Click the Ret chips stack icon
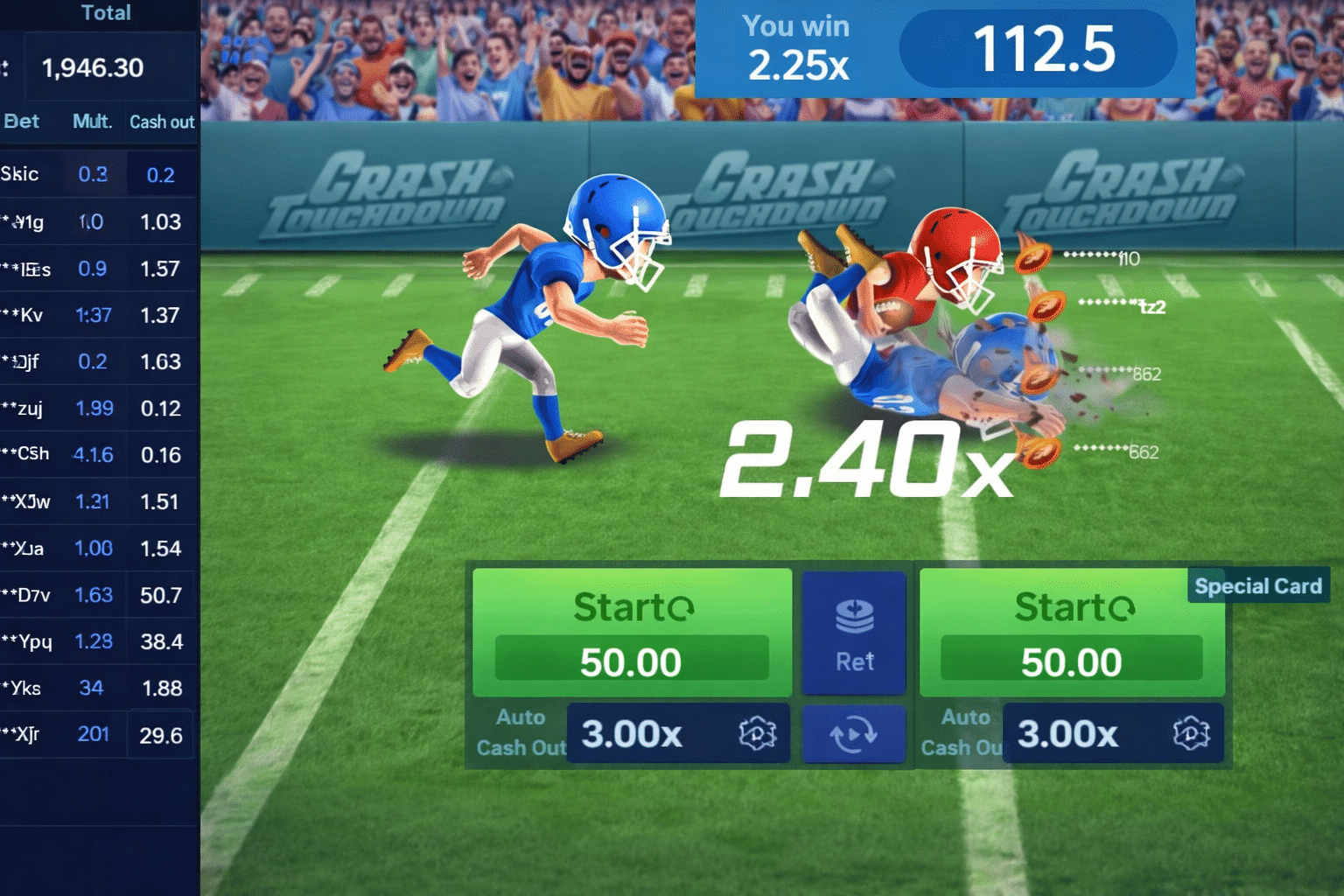 tap(853, 617)
